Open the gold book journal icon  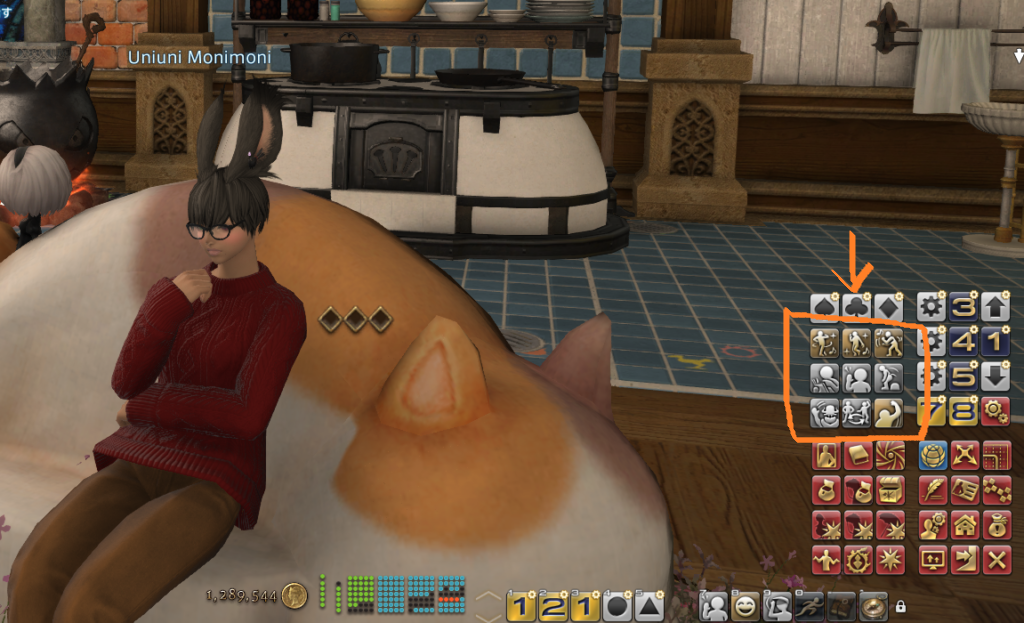(x=858, y=457)
